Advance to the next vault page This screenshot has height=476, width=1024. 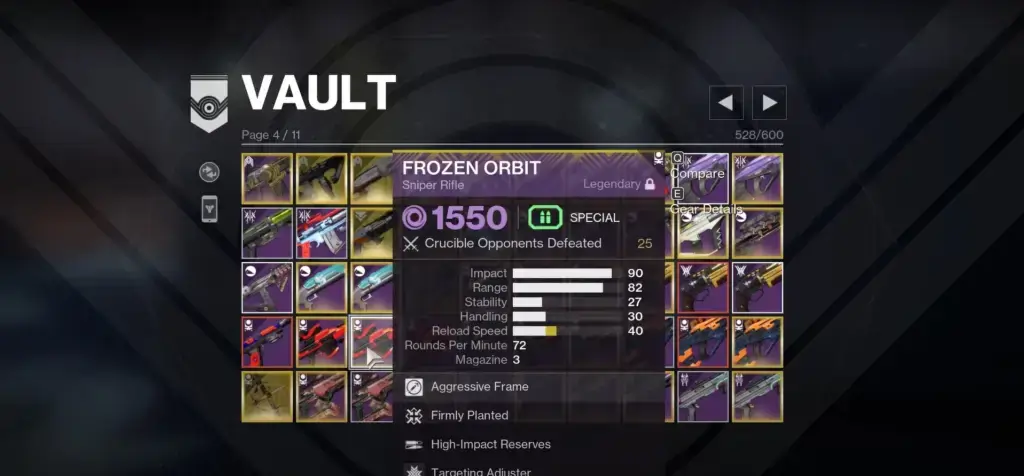click(769, 102)
